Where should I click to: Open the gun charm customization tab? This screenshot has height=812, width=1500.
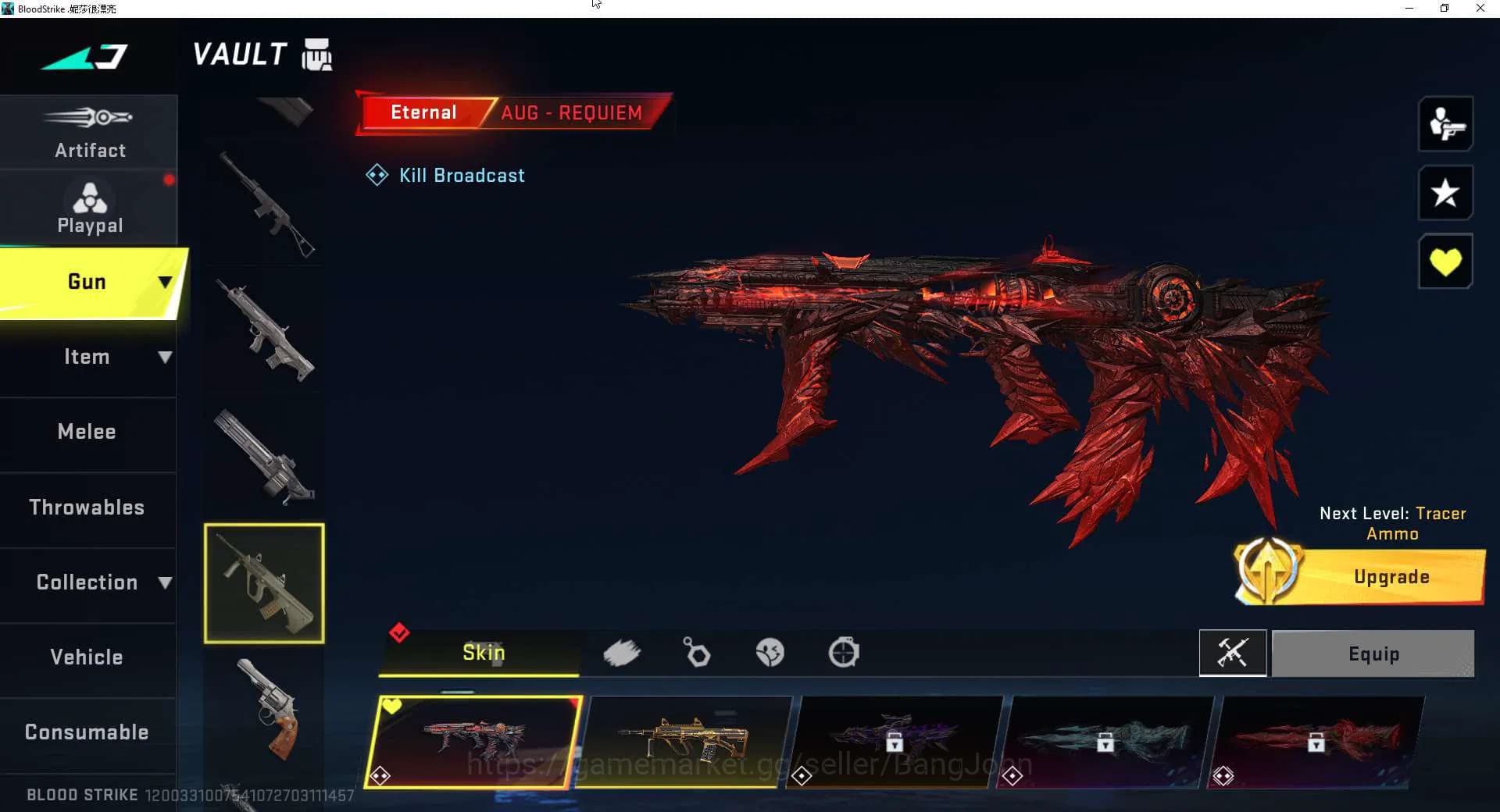696,654
